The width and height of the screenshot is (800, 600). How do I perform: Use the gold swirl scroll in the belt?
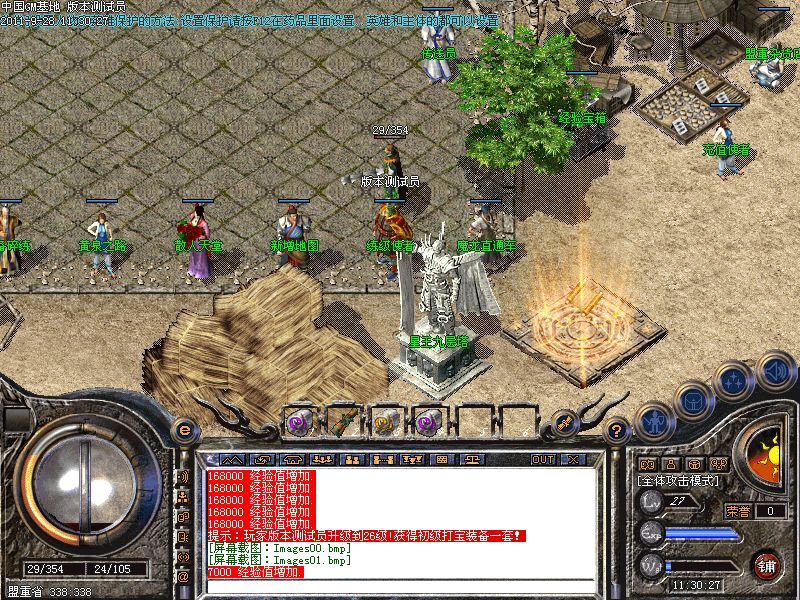pos(385,422)
